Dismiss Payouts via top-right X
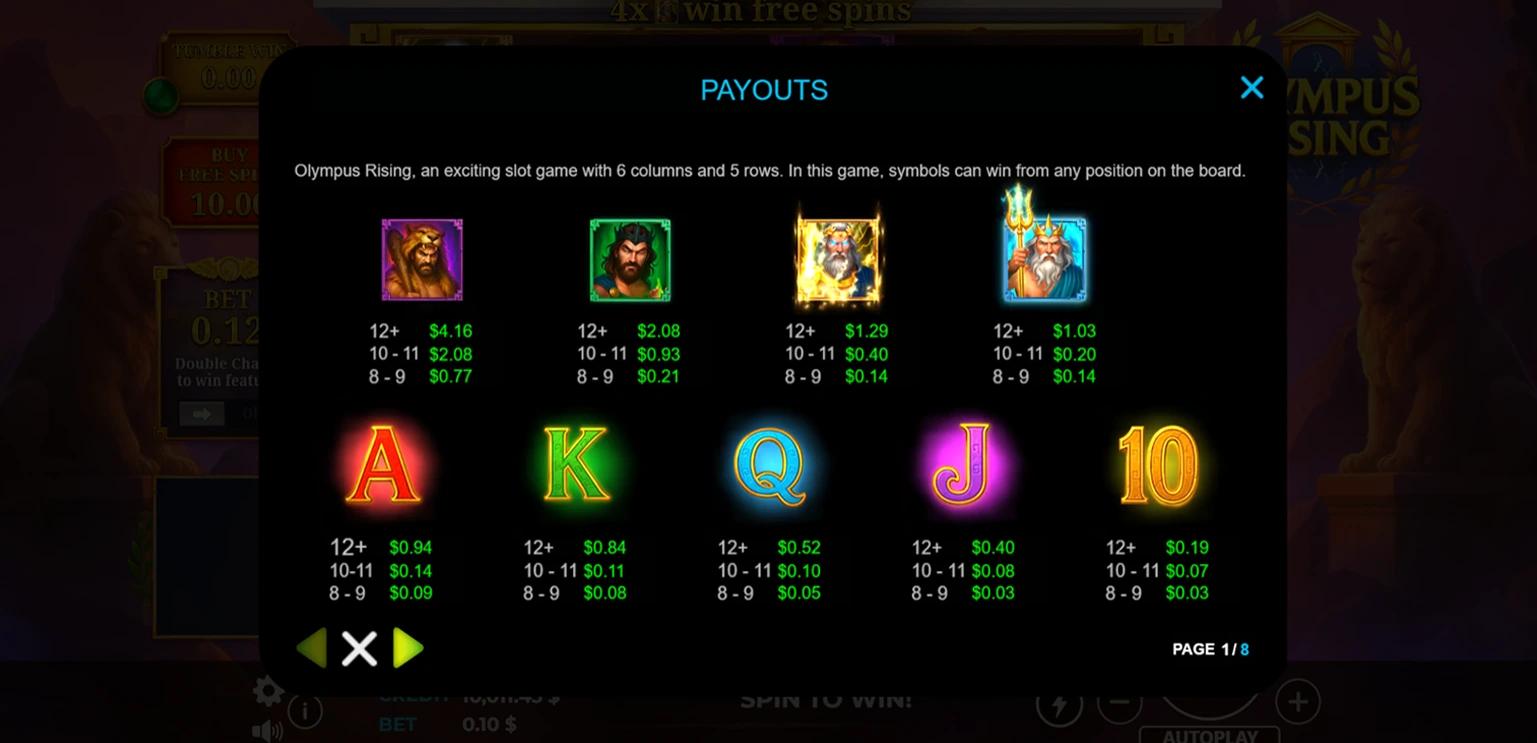The width and height of the screenshot is (1537, 743). (1251, 88)
